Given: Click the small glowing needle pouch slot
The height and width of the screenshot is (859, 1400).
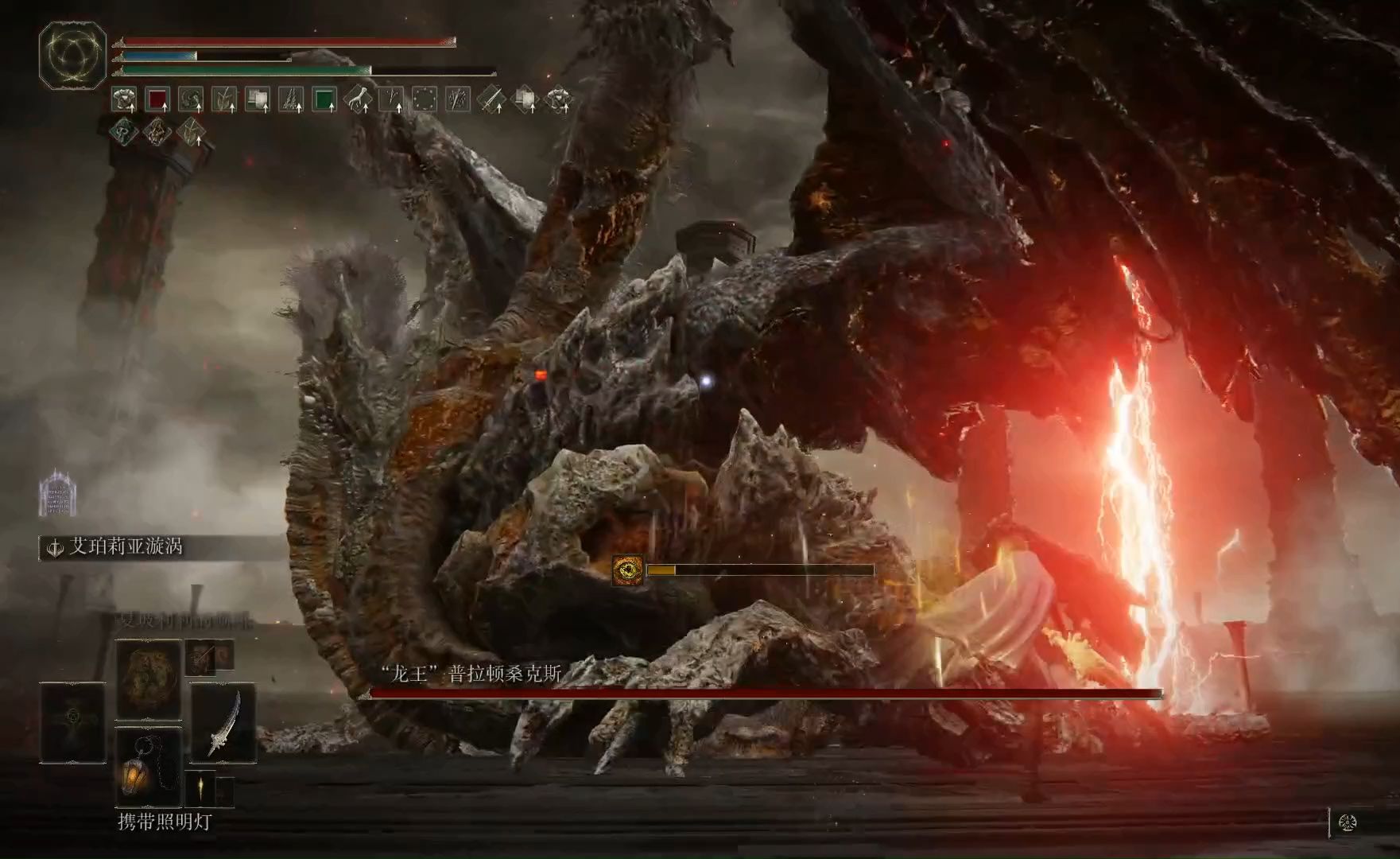Looking at the screenshot, I should pos(201,790).
